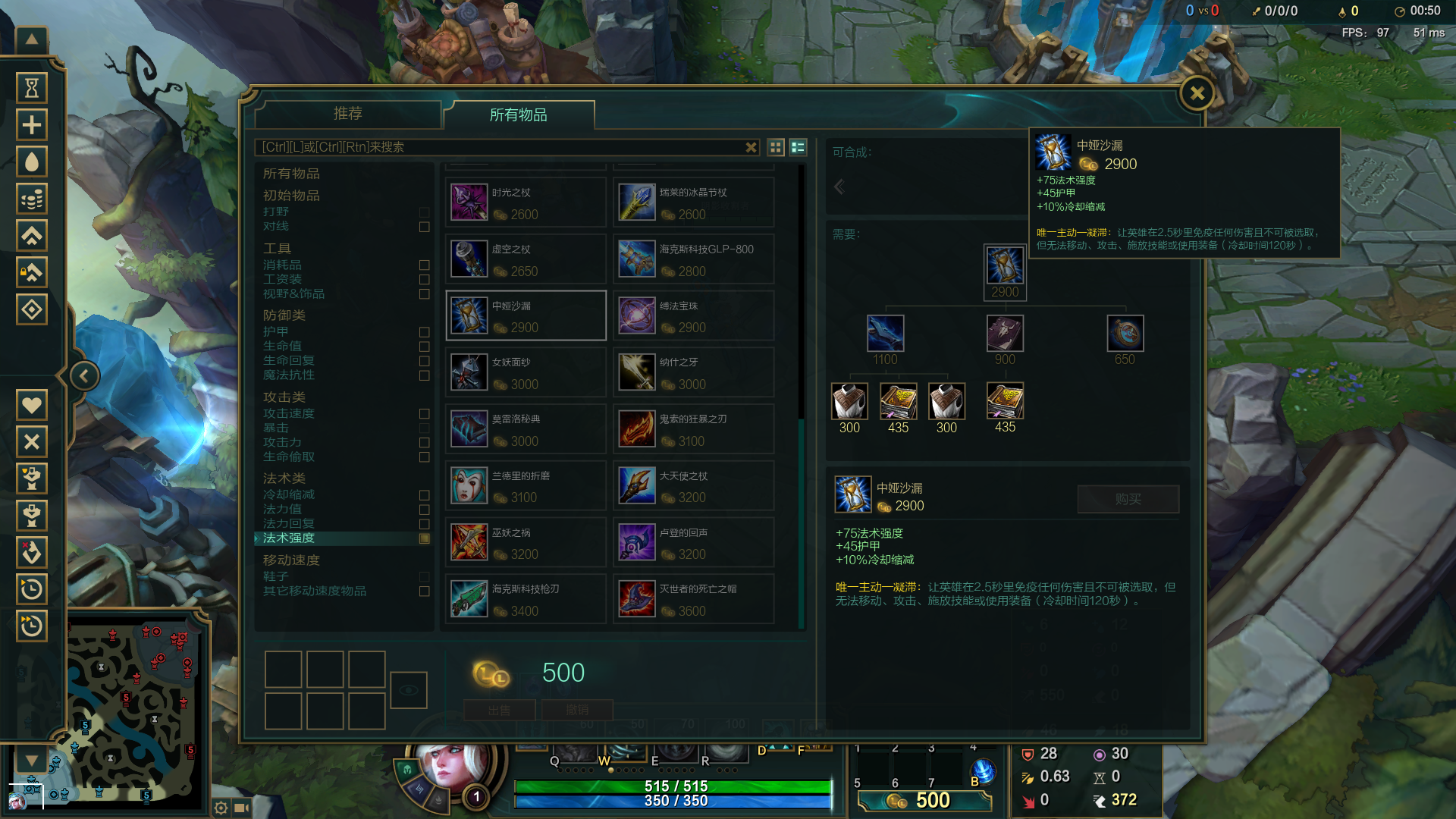Close the item shop window

pyautogui.click(x=1197, y=94)
